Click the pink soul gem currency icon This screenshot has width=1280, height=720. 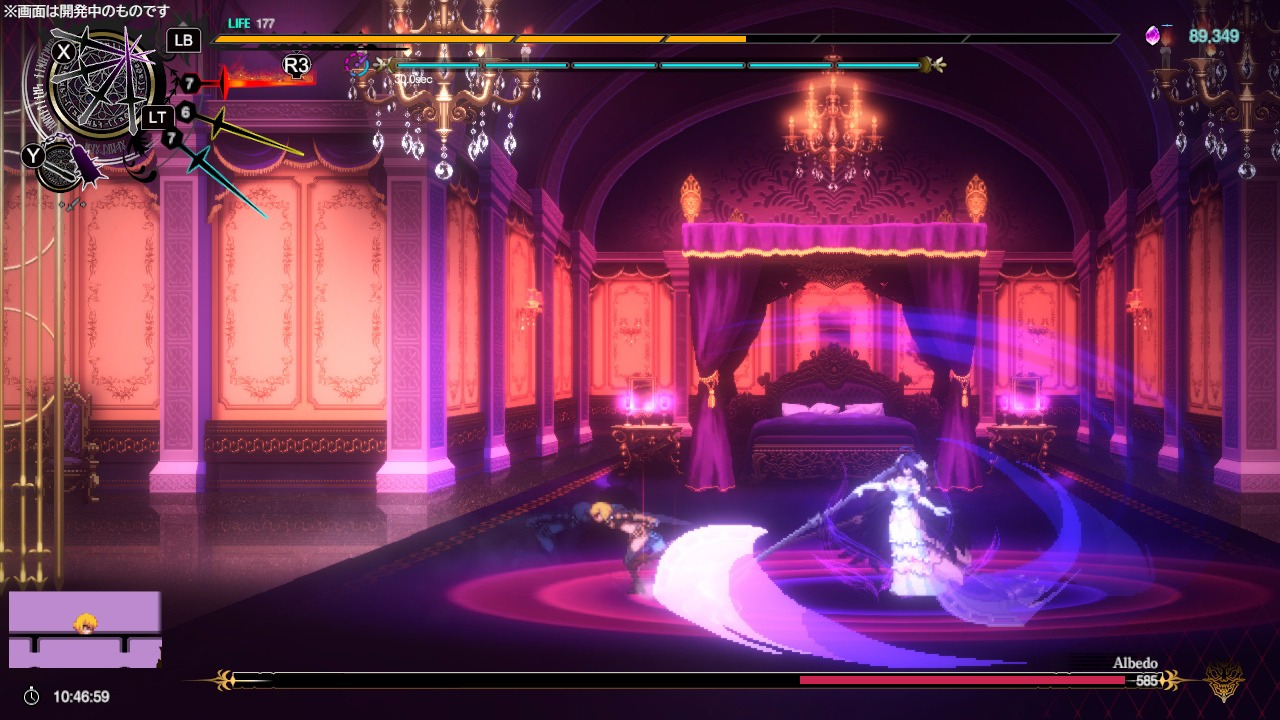1155,36
